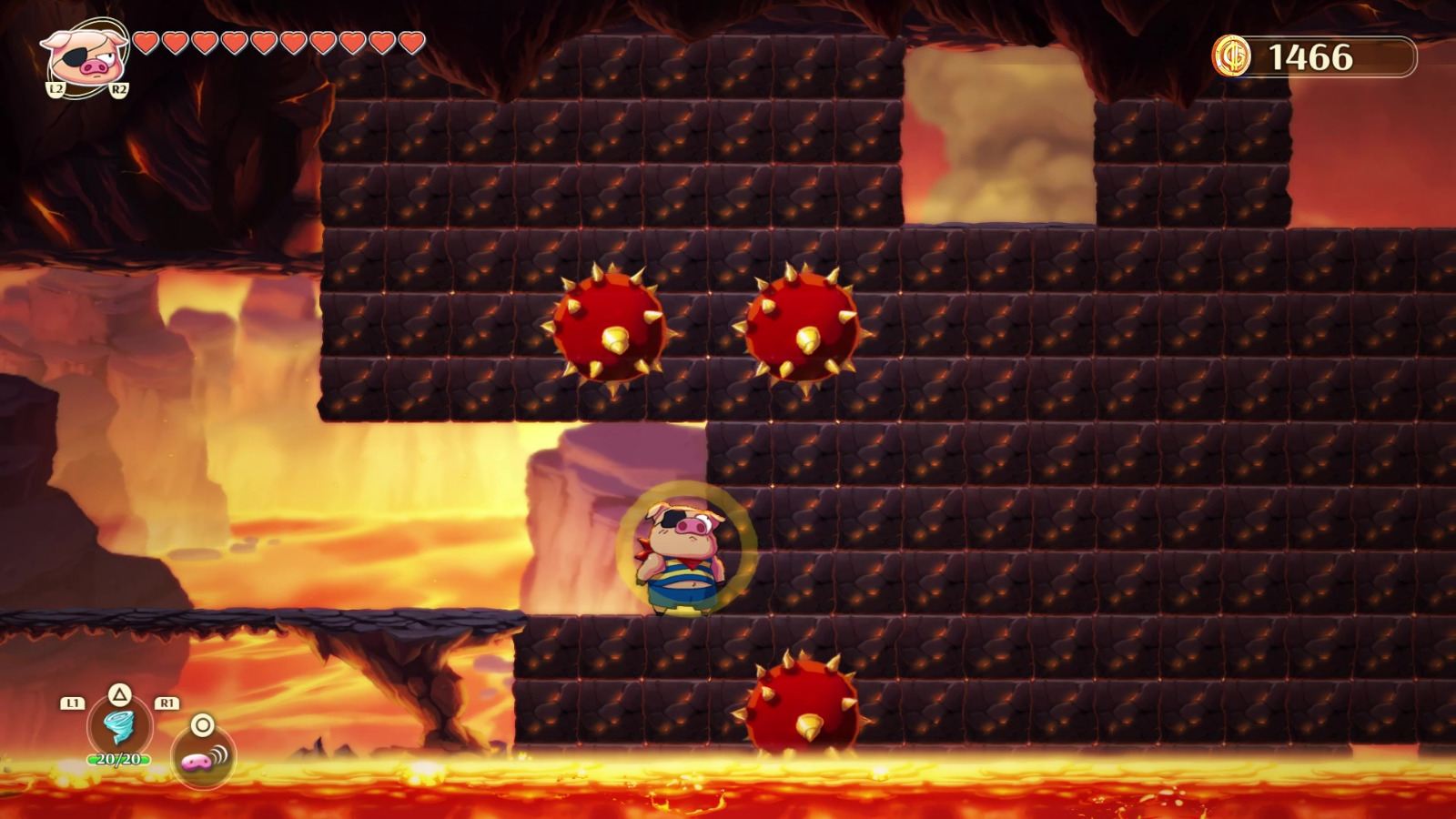The height and width of the screenshot is (819, 1456).
Task: Toggle the R2 form-switch badge under the portrait
Action: point(119,90)
